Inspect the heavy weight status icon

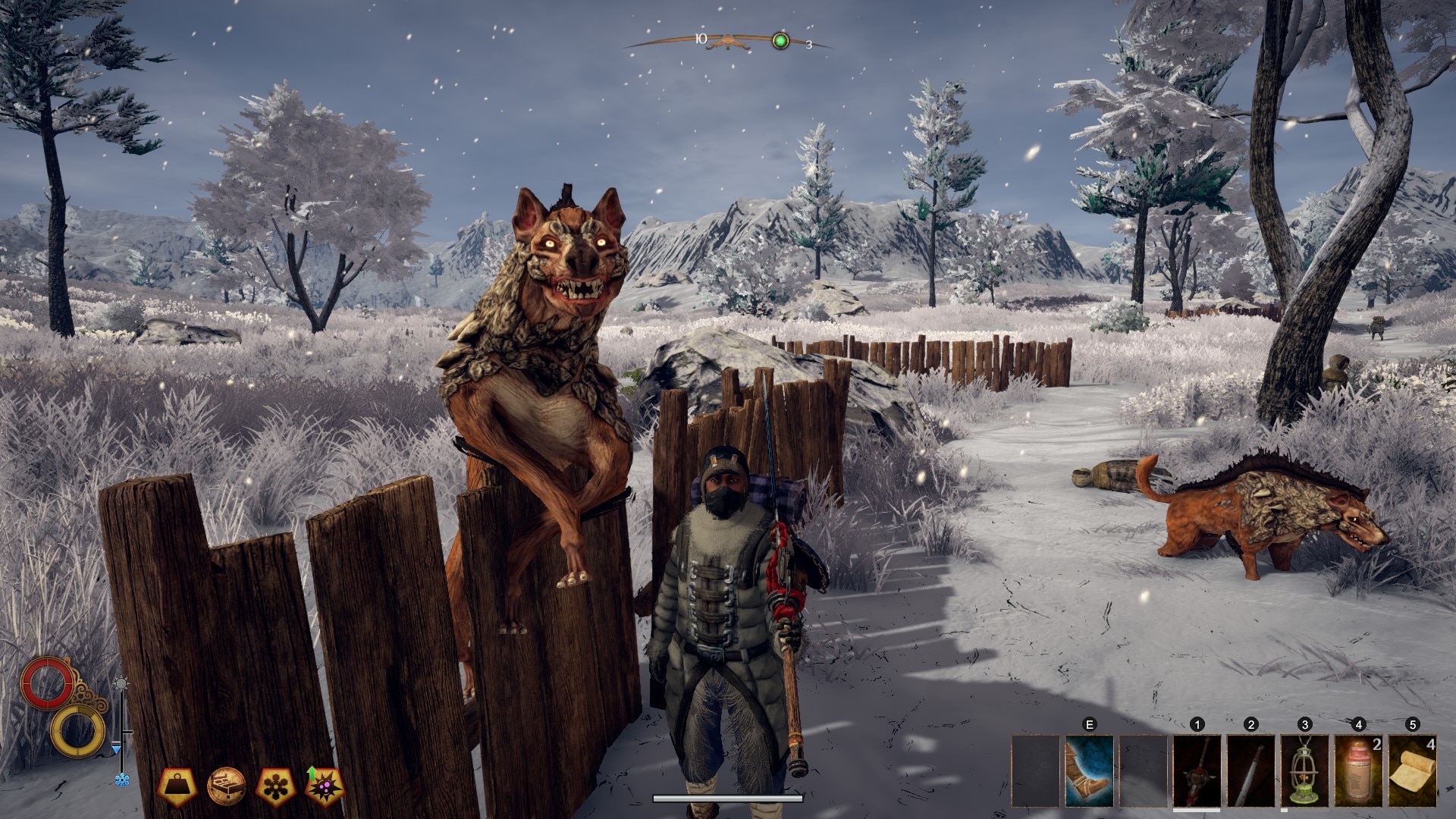point(178,786)
